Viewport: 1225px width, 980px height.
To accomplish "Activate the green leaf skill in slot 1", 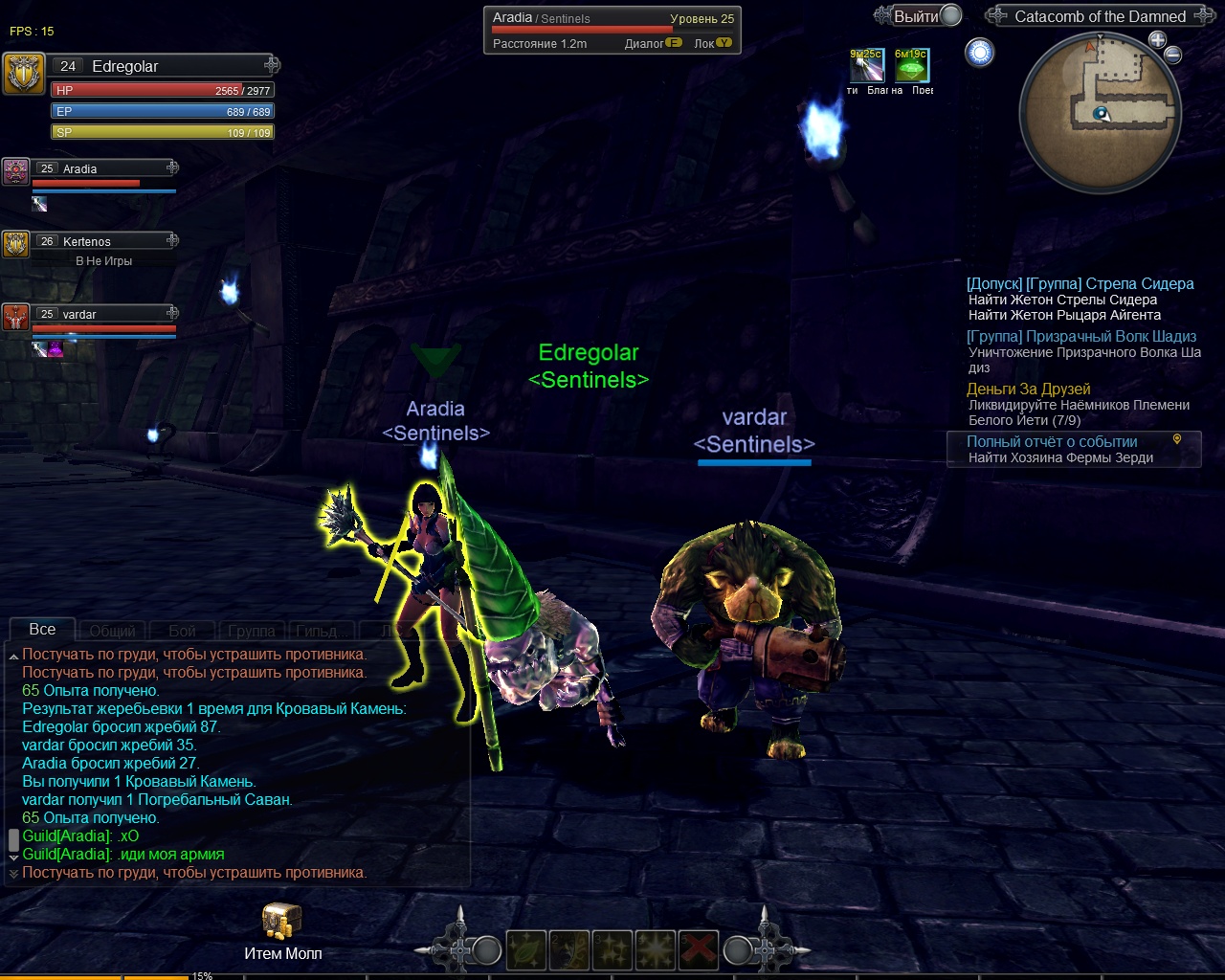I will (526, 950).
